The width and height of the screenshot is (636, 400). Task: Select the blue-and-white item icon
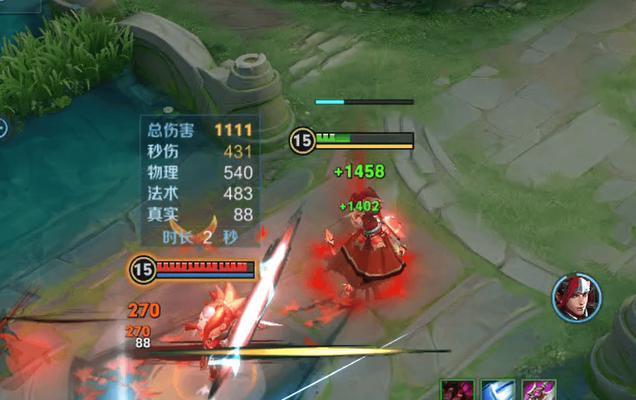click(497, 390)
